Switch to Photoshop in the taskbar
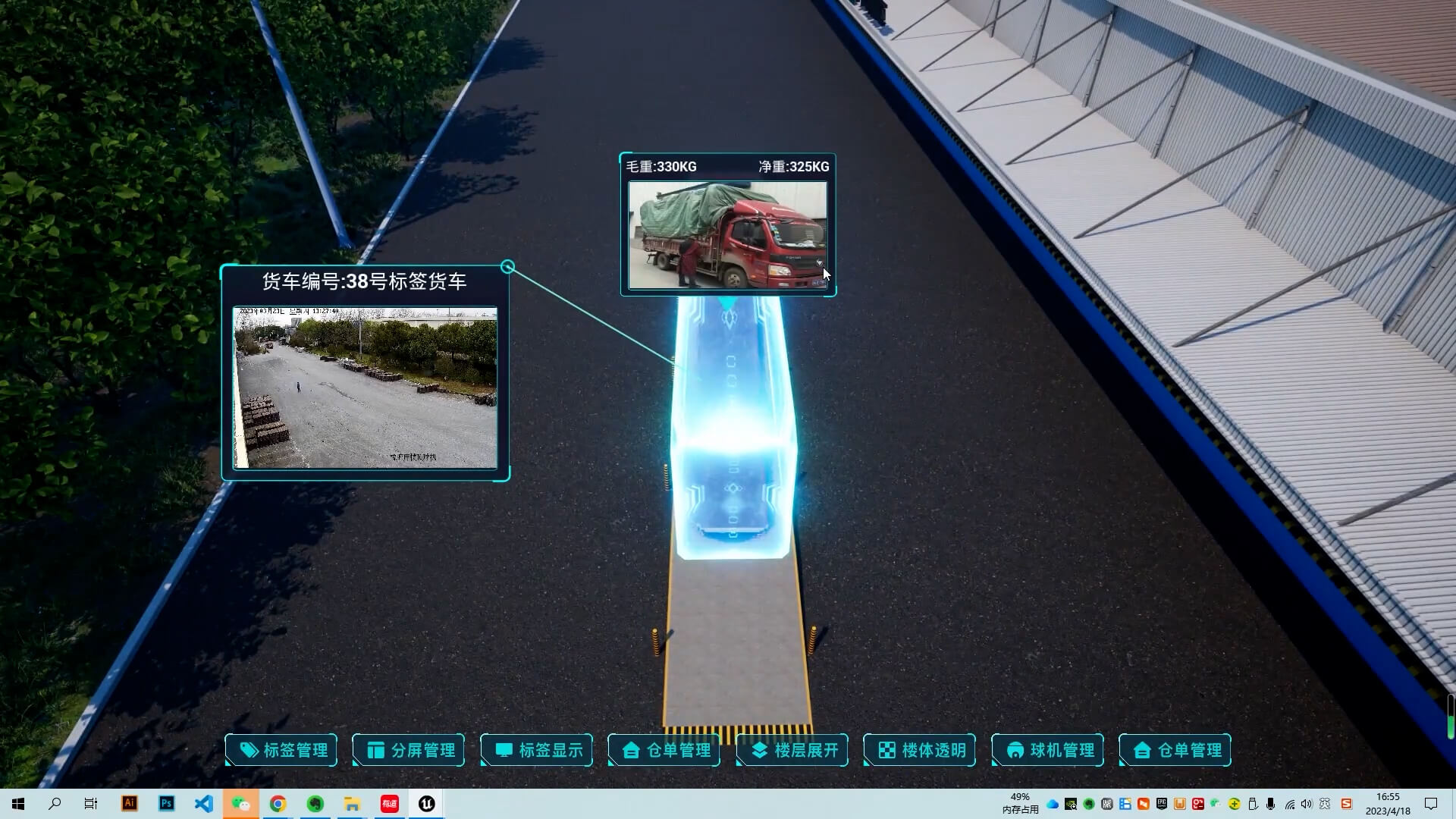Viewport: 1456px width, 819px height. tap(166, 804)
